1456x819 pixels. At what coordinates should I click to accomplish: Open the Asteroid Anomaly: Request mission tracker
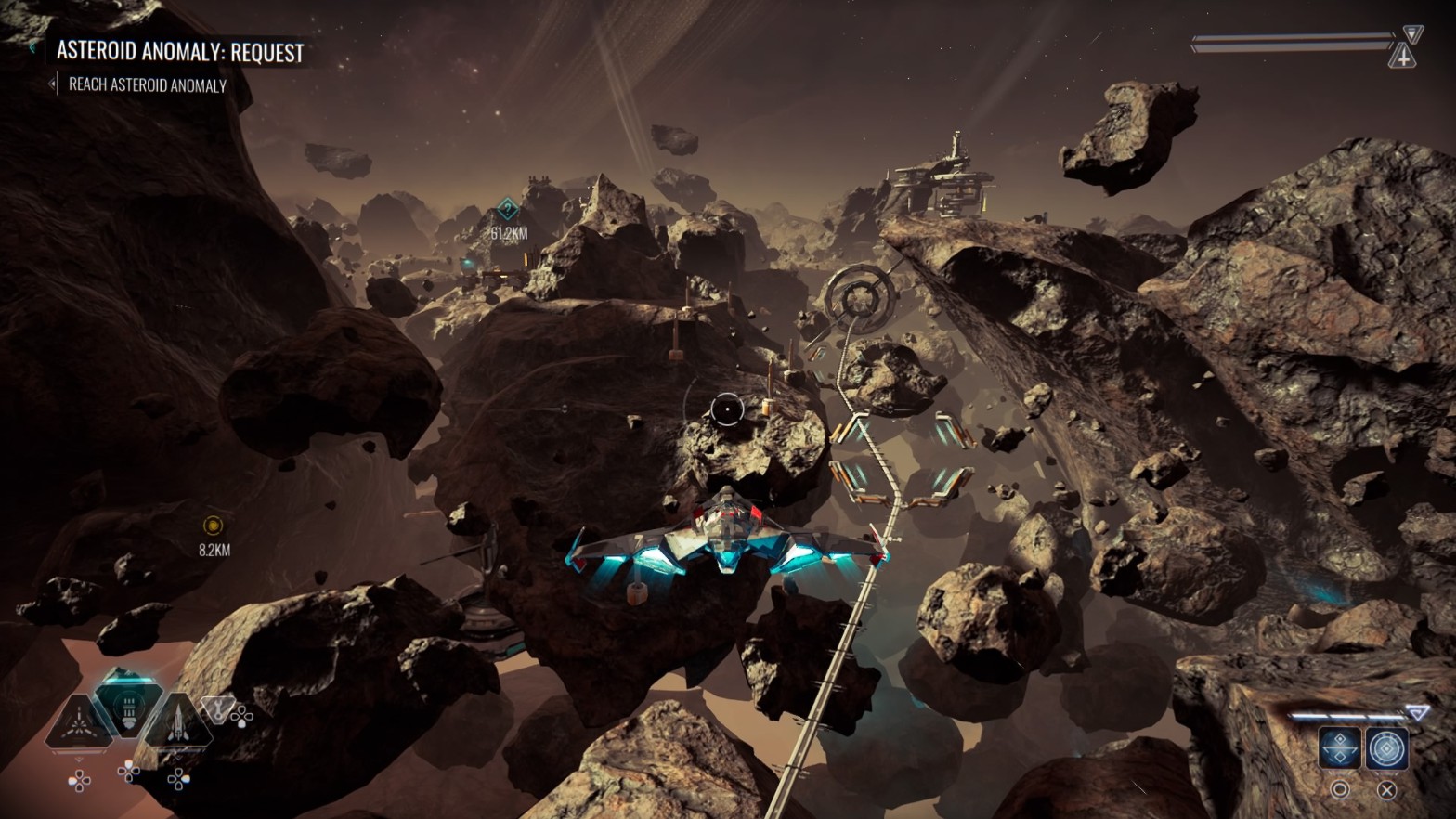point(179,52)
